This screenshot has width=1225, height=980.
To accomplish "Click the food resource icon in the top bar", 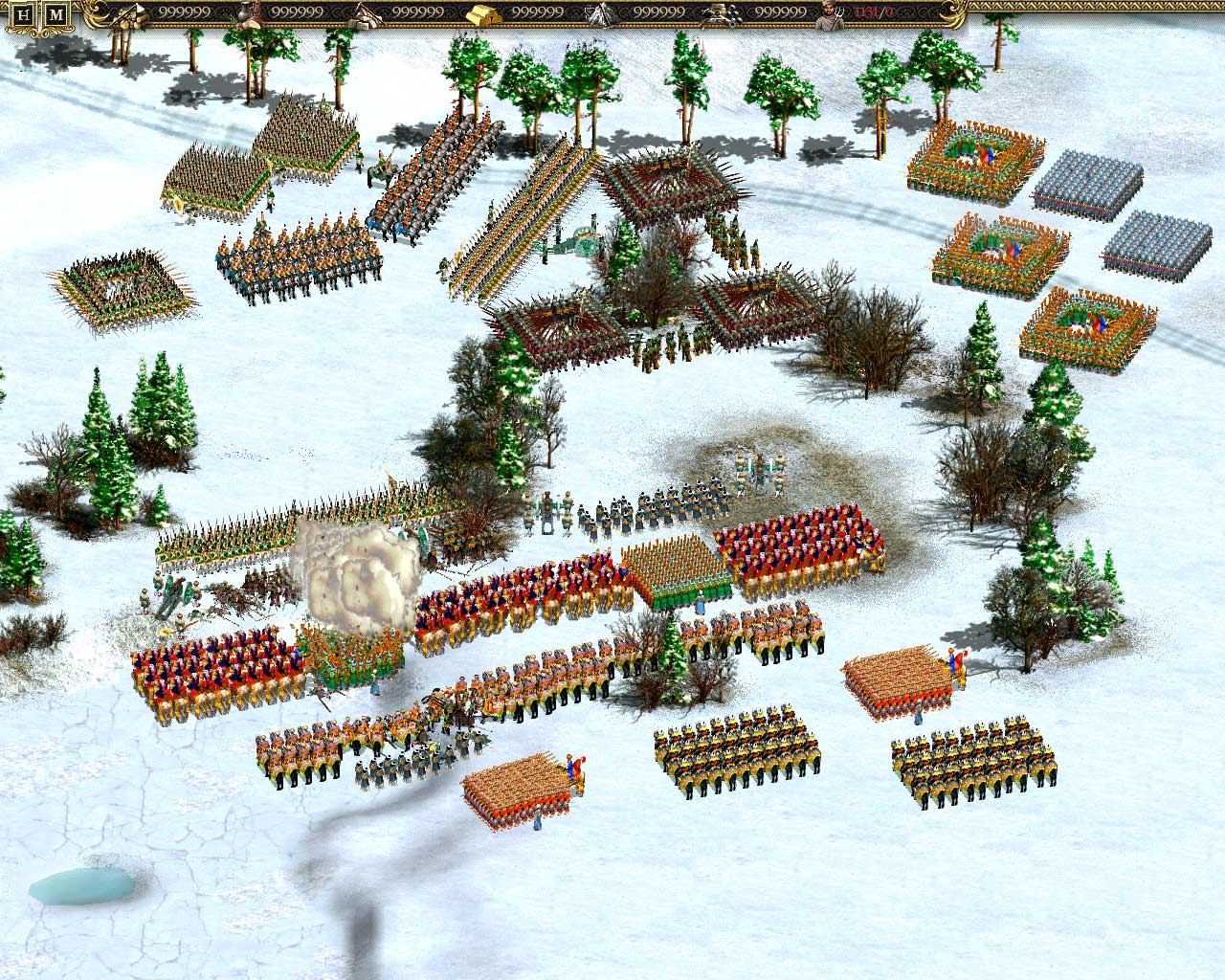I will coord(244,14).
